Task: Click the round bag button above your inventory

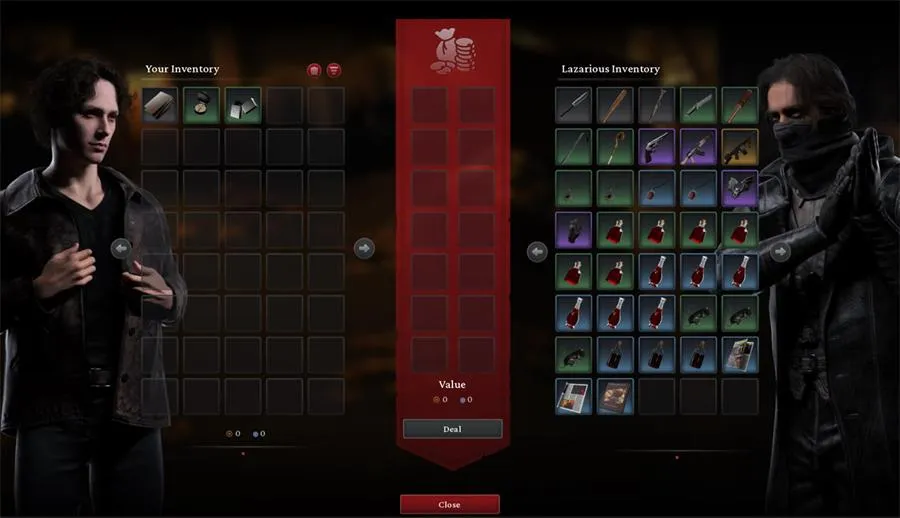Action: 314,70
